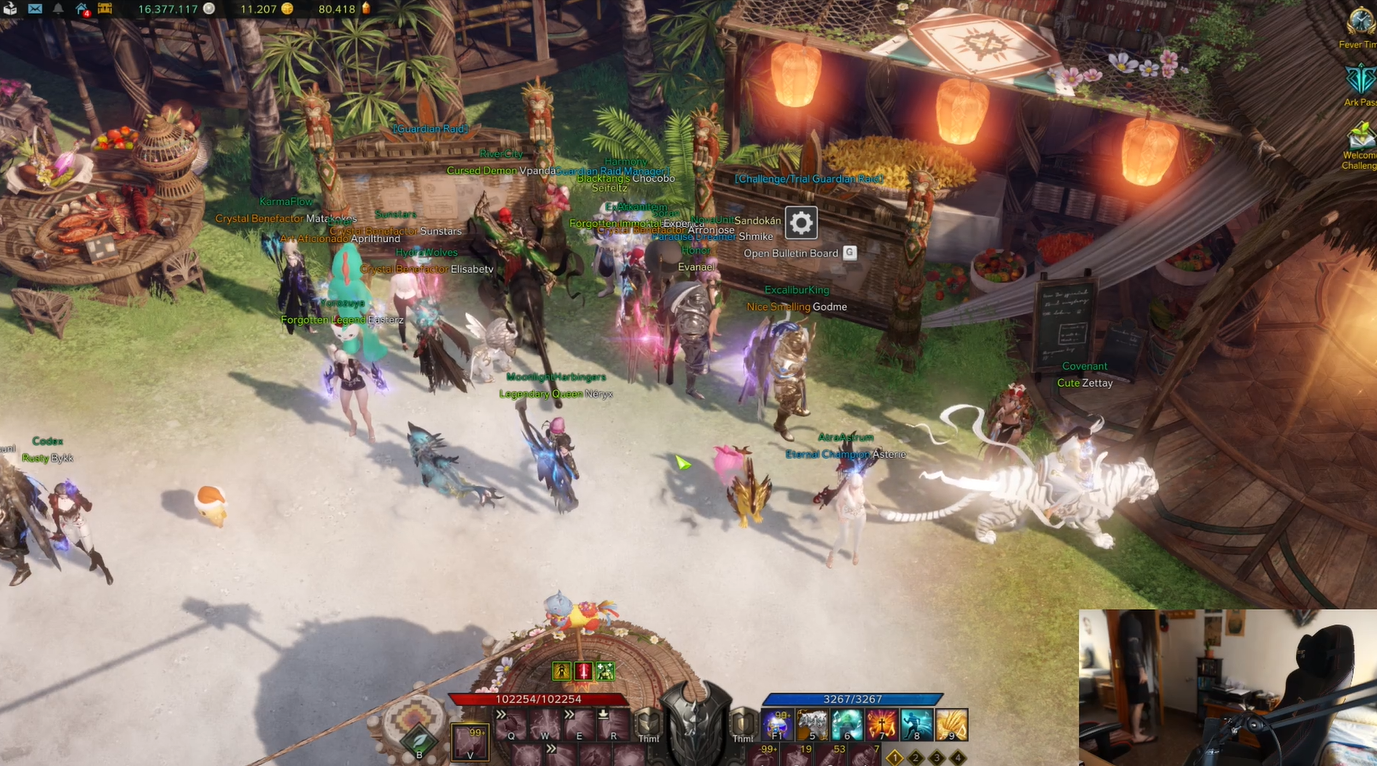
Task: Use the V awakening skill slot
Action: [x=470, y=742]
